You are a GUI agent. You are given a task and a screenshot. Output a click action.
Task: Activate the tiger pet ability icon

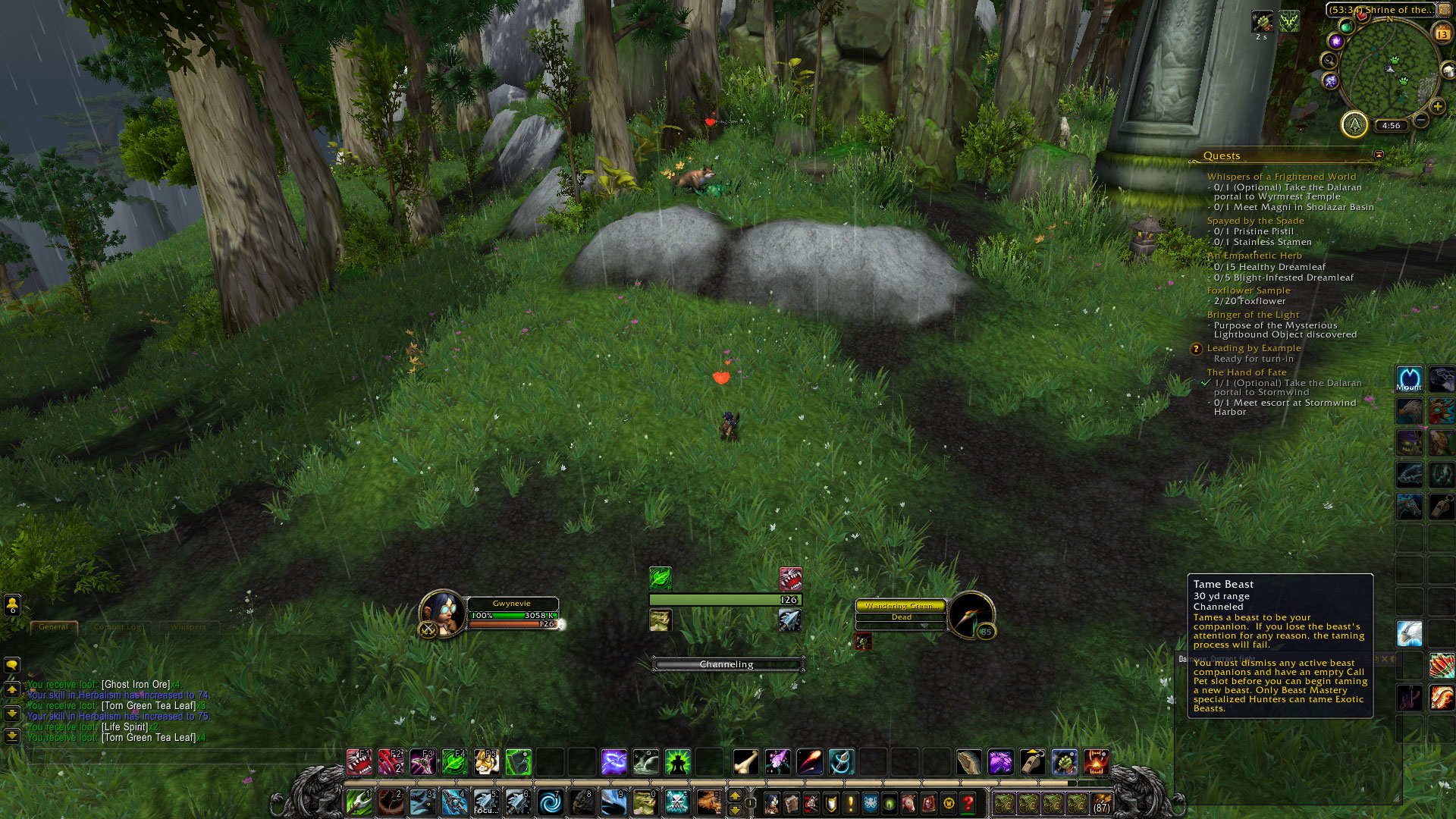(x=486, y=761)
